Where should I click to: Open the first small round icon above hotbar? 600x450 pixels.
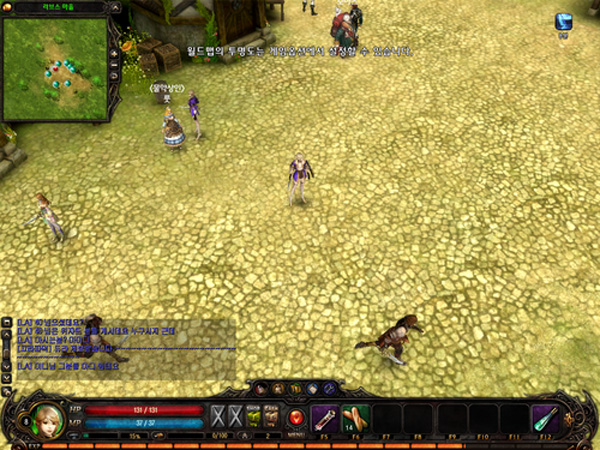coord(261,389)
